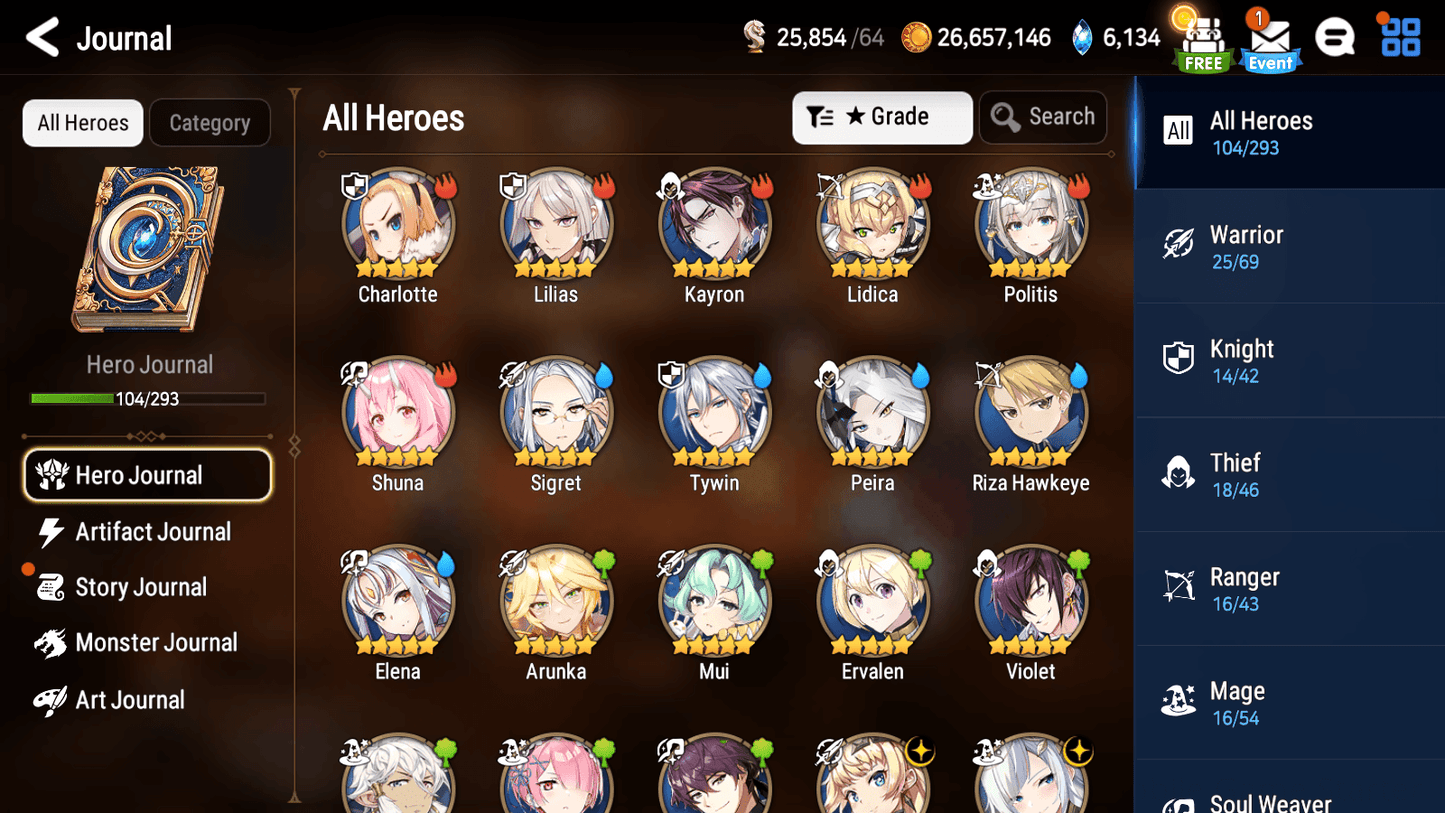Select Kayron's hero portrait
This screenshot has height=813, width=1445.
(x=714, y=220)
